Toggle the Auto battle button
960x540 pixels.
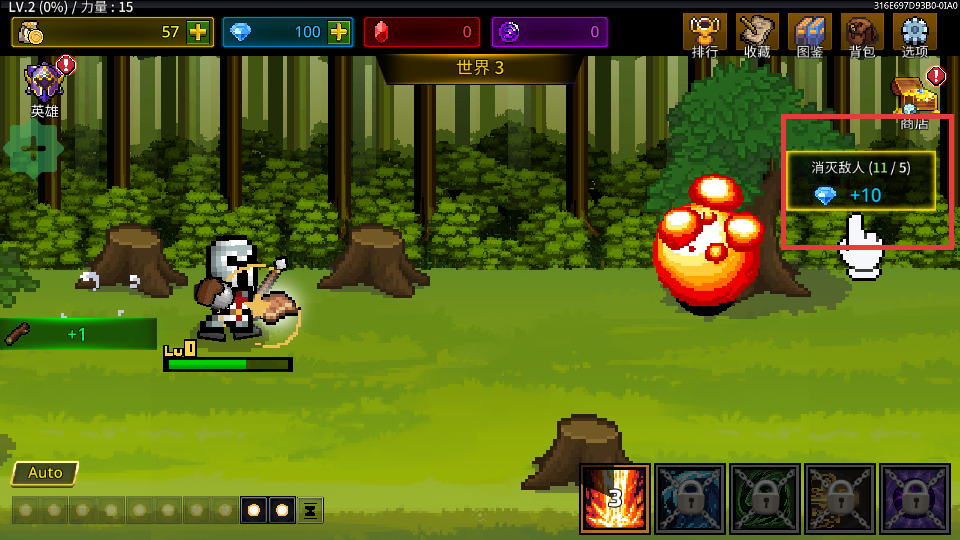click(45, 473)
